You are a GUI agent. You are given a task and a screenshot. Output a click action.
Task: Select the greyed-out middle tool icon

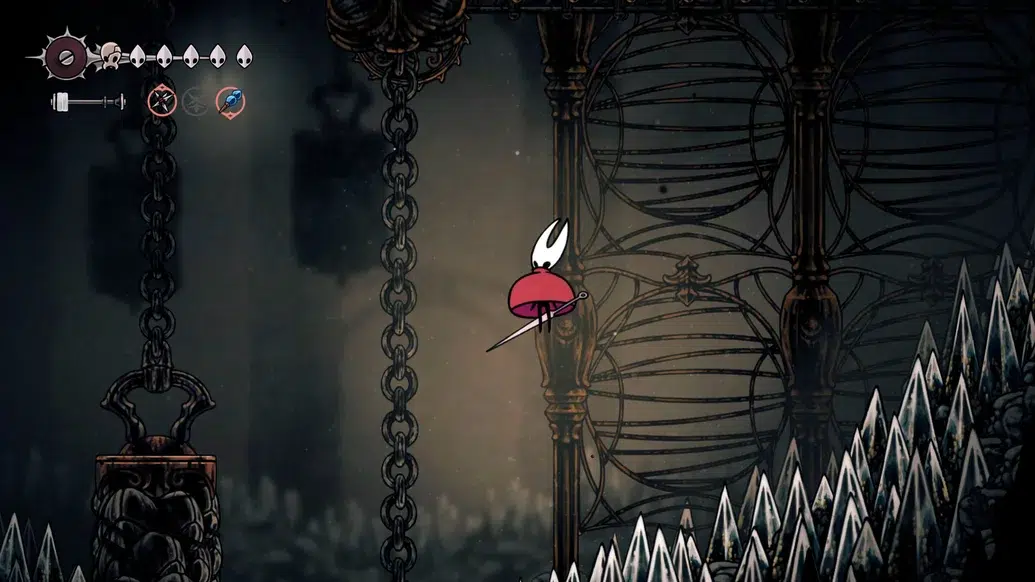pos(196,100)
